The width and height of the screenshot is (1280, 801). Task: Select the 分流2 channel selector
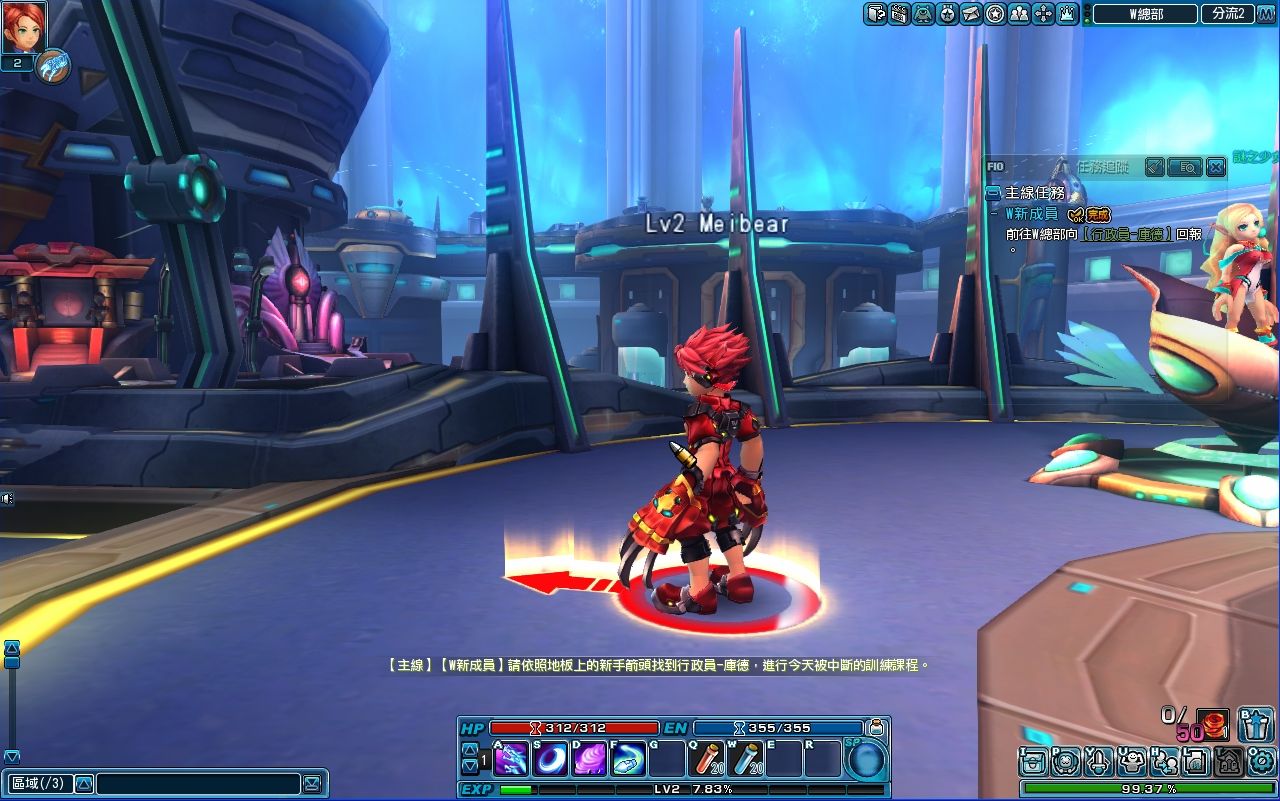click(x=1228, y=13)
